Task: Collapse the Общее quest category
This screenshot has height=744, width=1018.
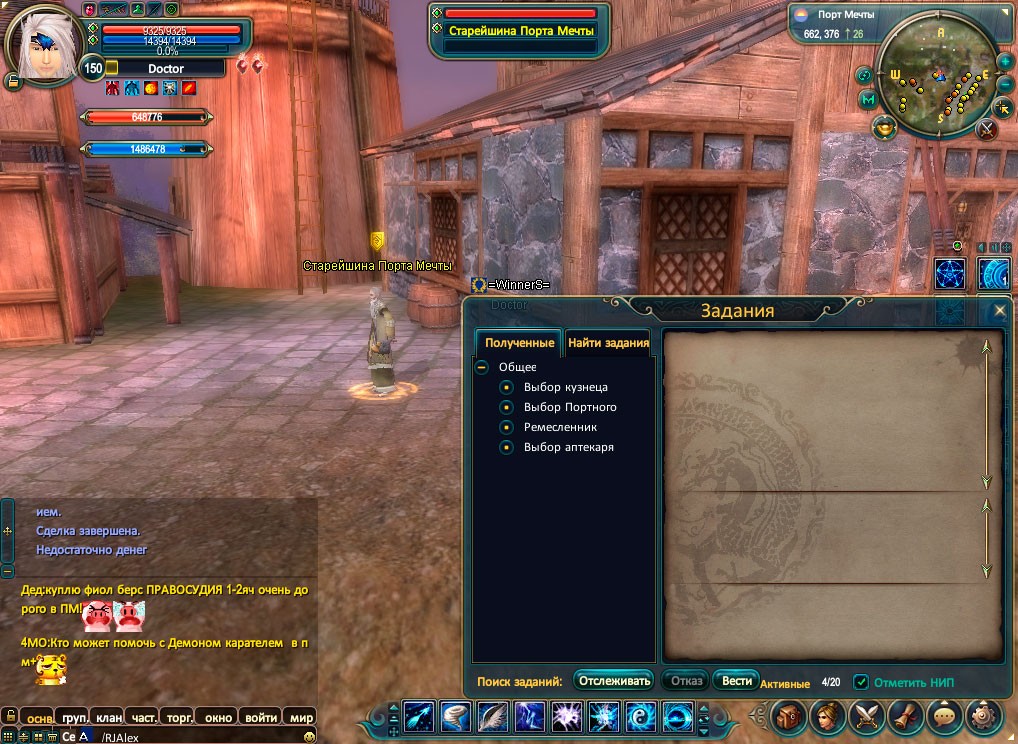Action: point(482,367)
